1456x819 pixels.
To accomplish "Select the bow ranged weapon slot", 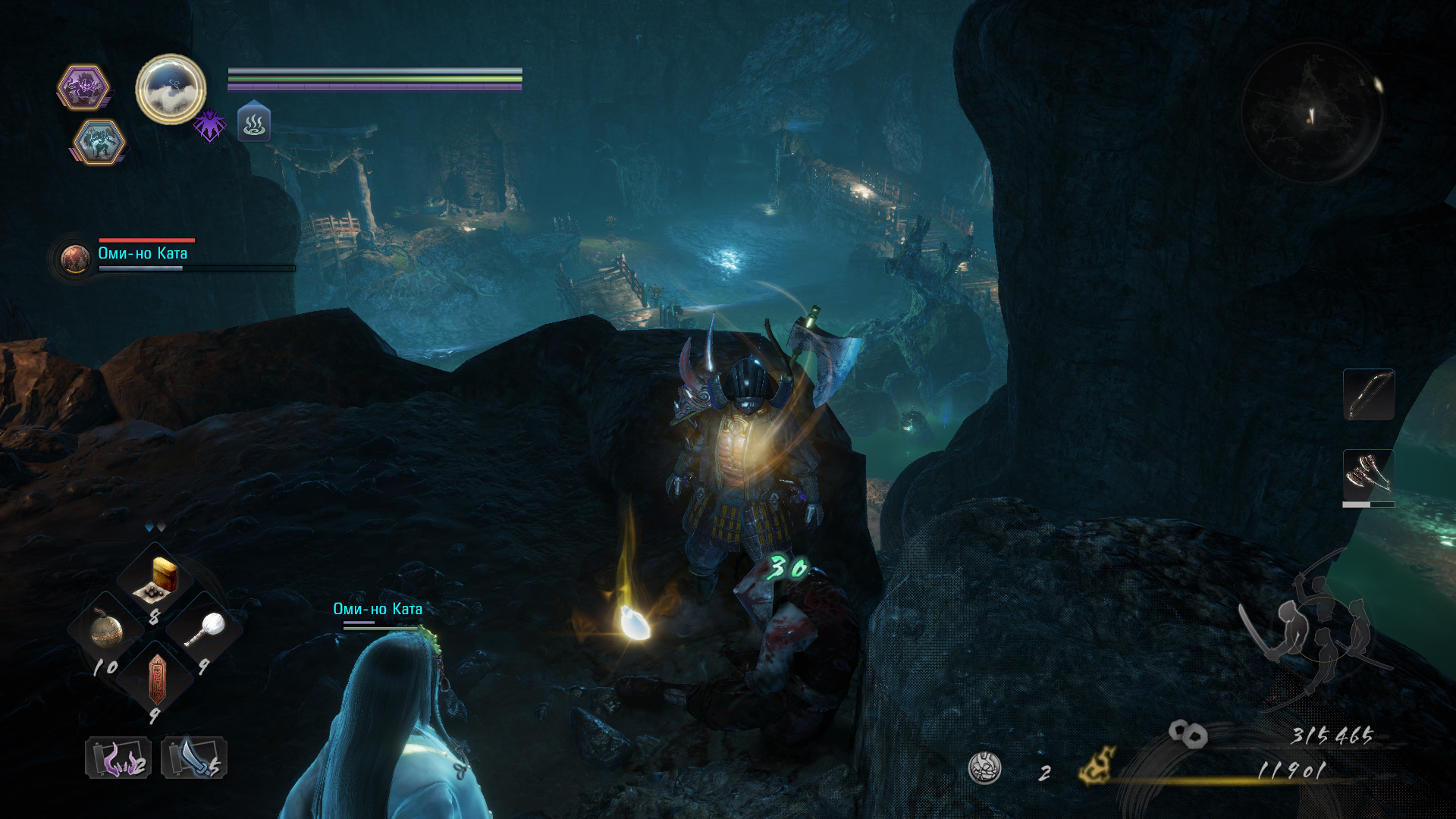I will pos(1368,394).
